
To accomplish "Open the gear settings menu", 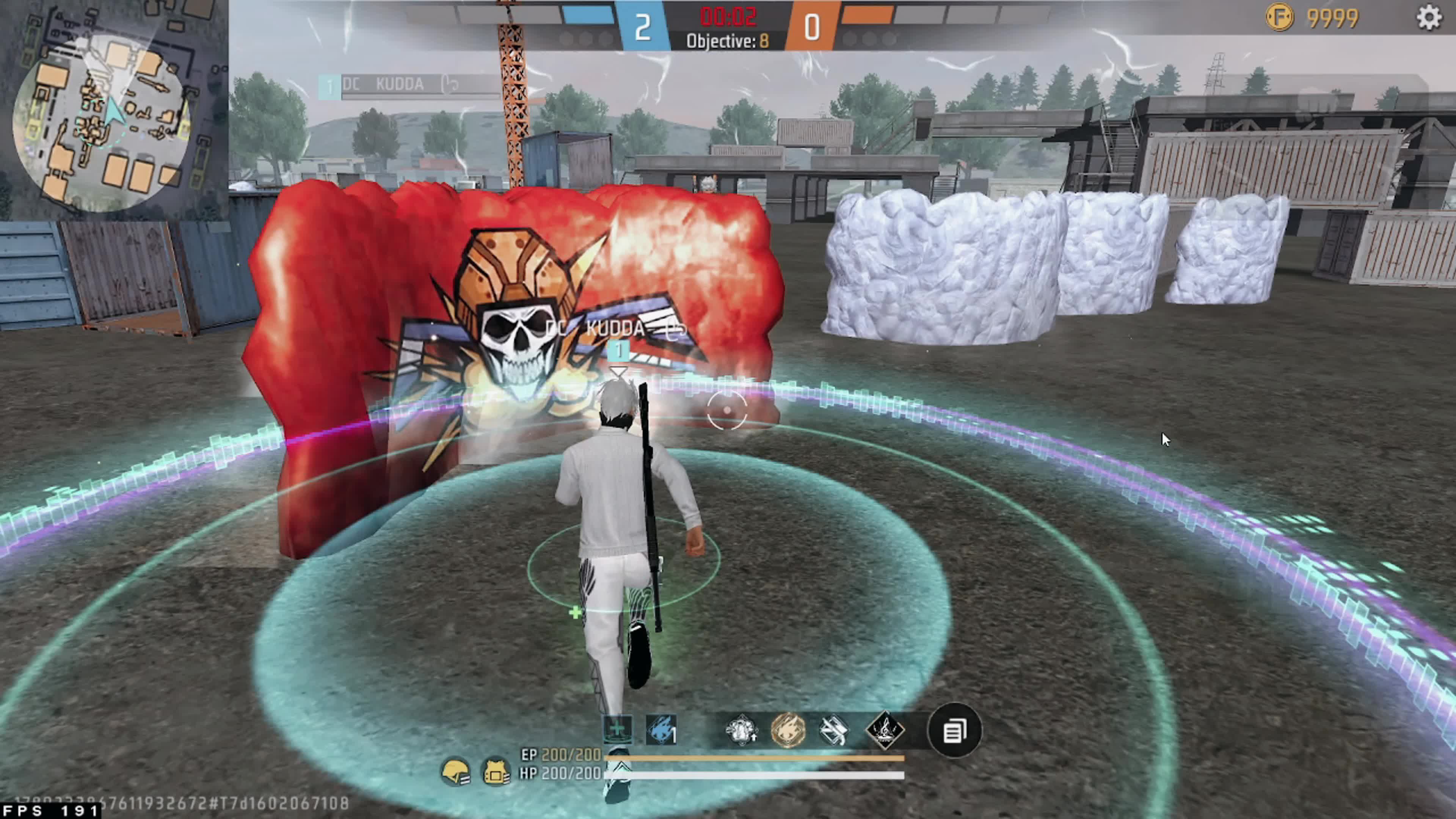I will [x=1428, y=18].
